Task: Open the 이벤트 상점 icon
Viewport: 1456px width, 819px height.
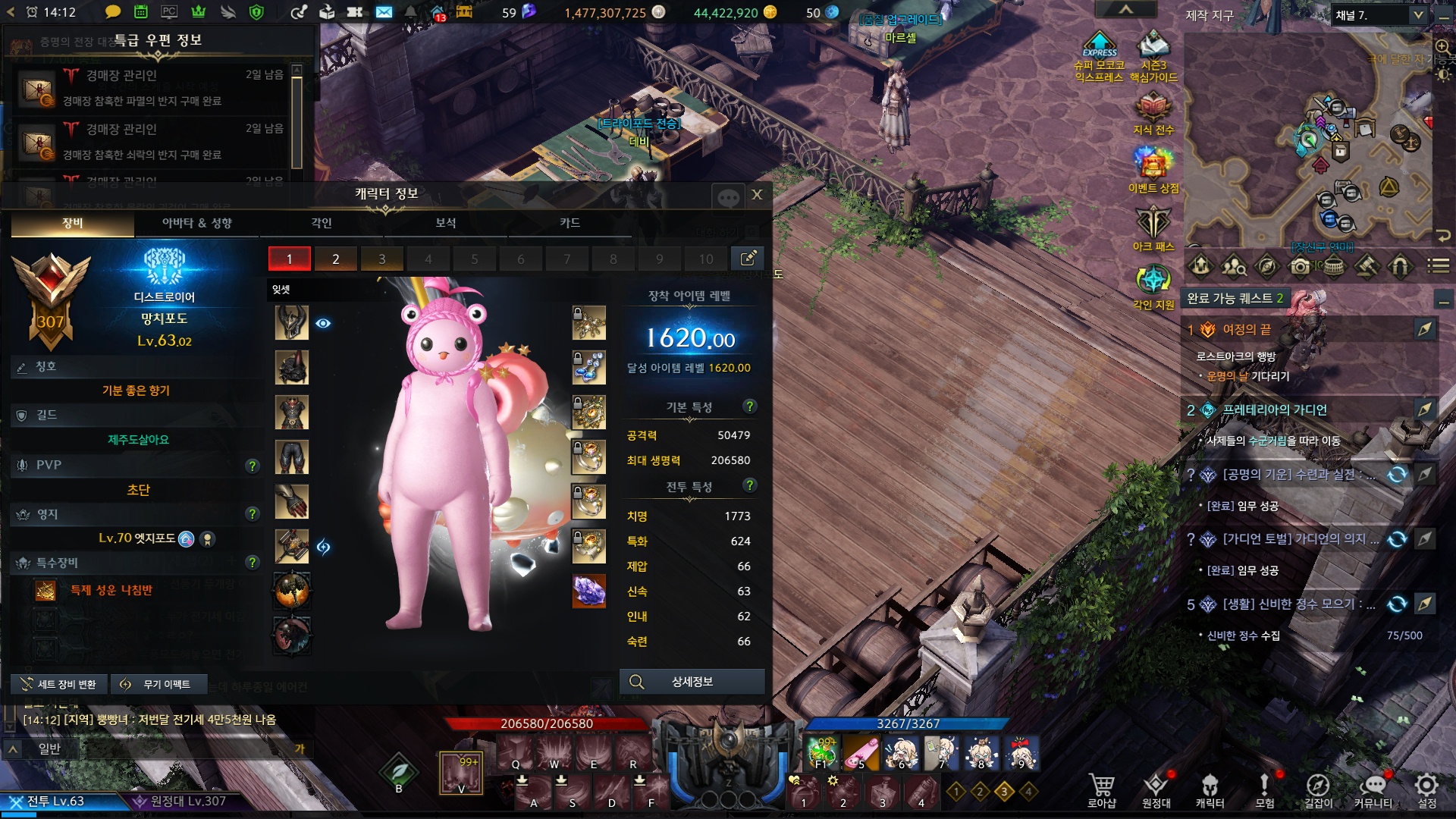Action: coord(1153,168)
